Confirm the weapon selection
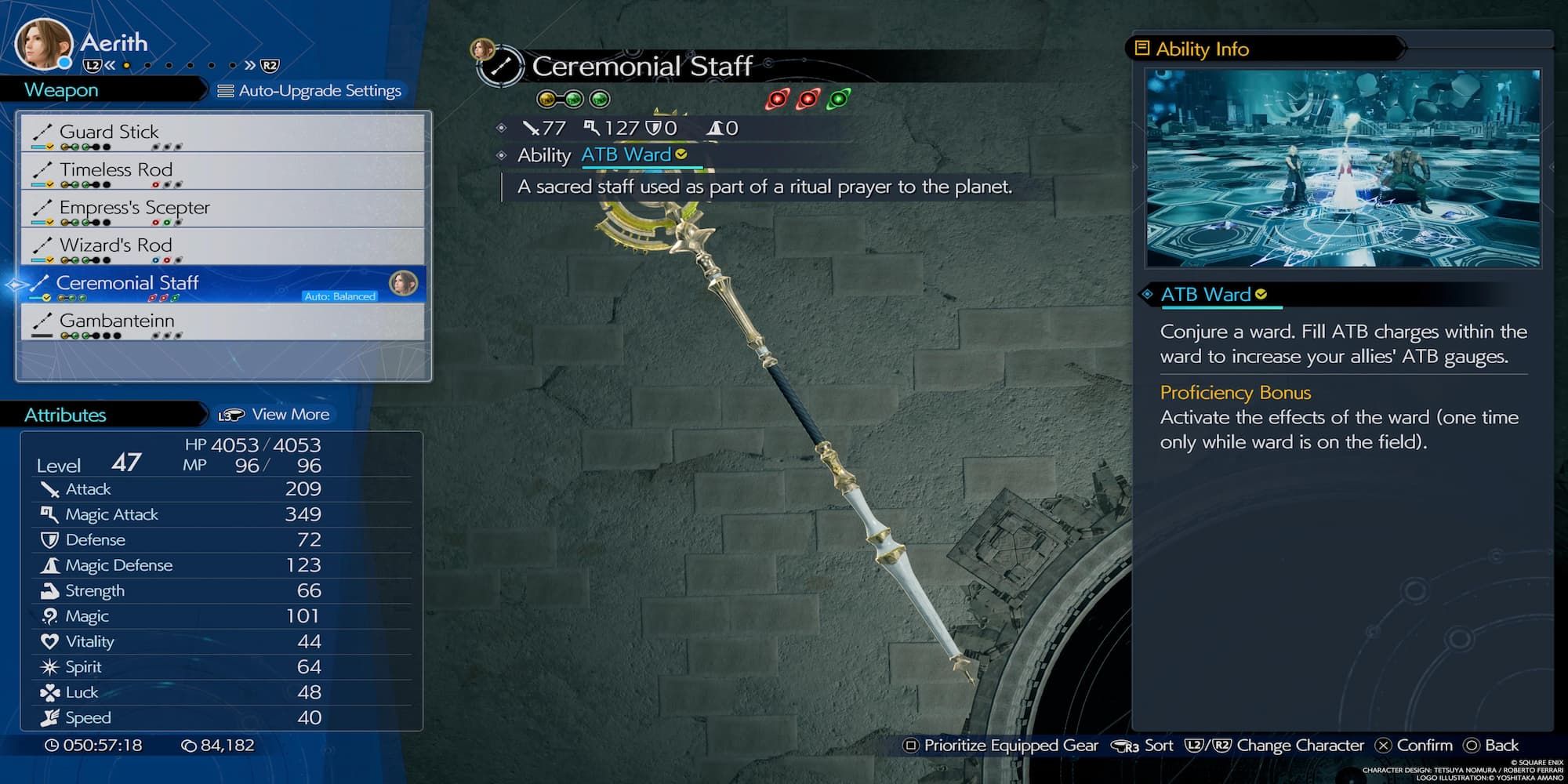Viewport: 1568px width, 784px height. (x=1415, y=746)
